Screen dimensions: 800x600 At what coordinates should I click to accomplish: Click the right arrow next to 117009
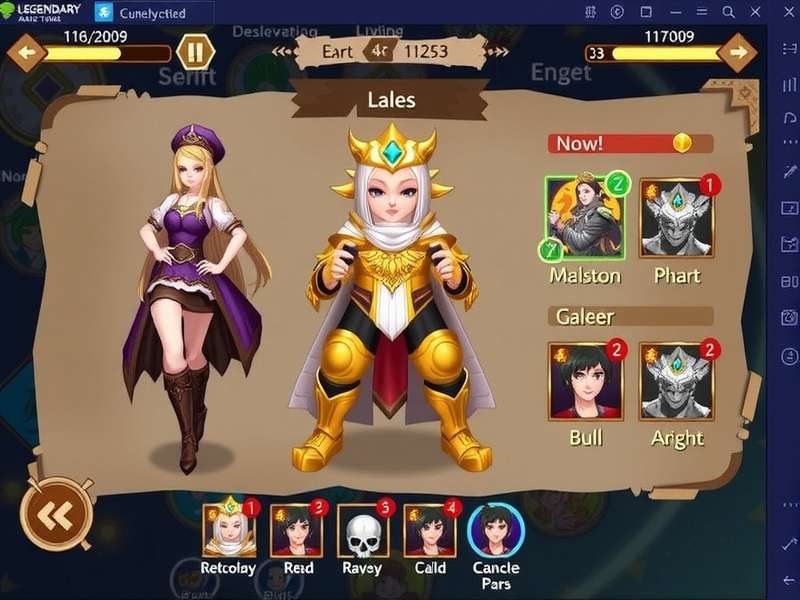(x=738, y=52)
